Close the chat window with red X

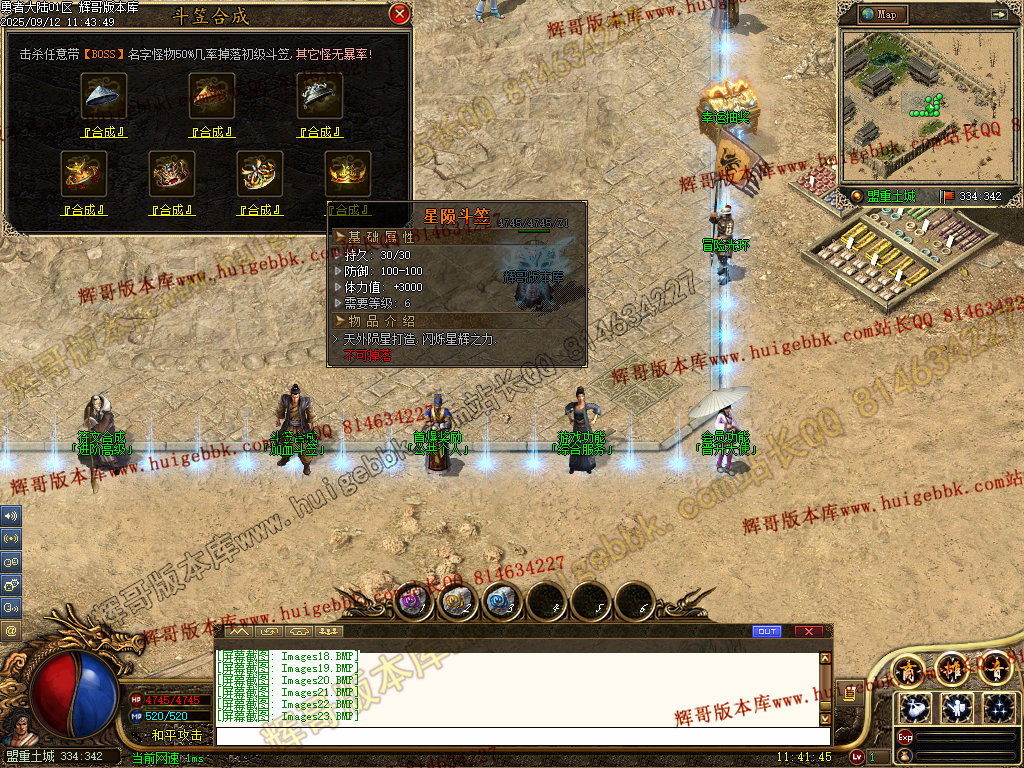808,632
